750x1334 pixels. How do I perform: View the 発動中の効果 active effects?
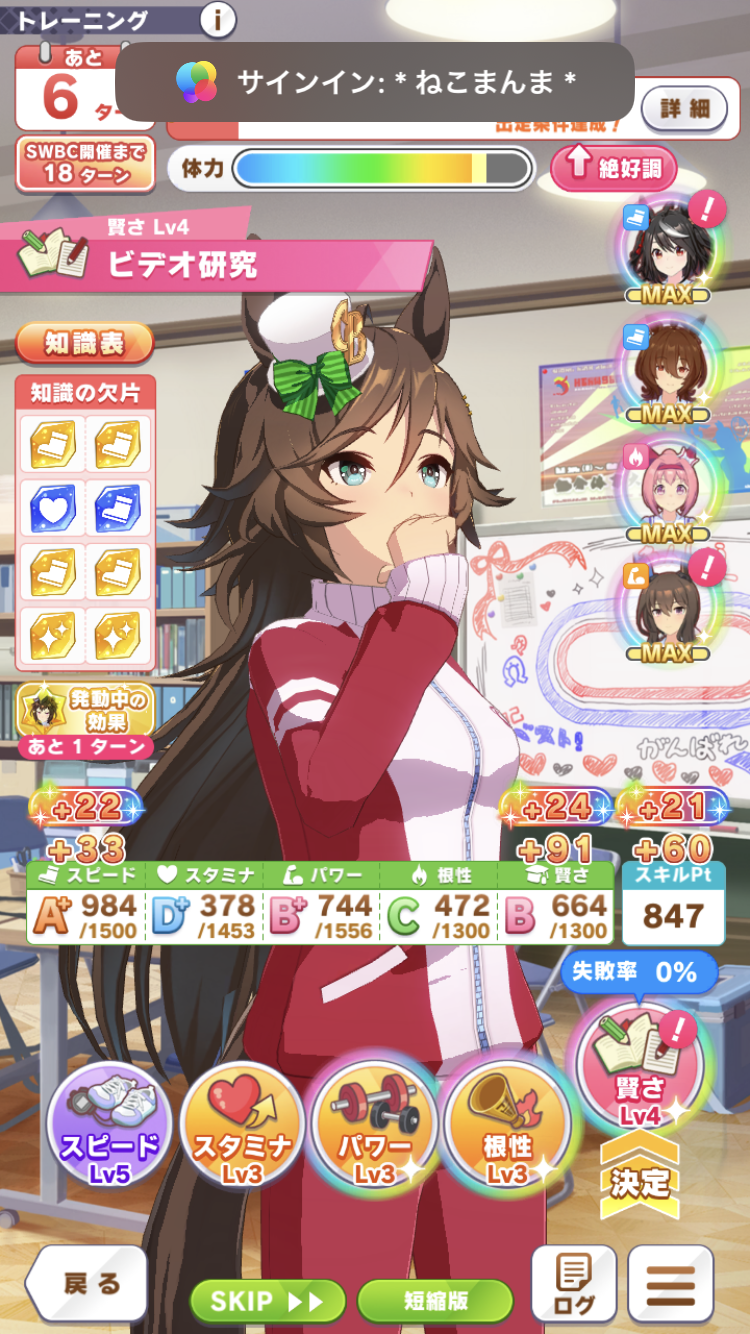point(85,720)
